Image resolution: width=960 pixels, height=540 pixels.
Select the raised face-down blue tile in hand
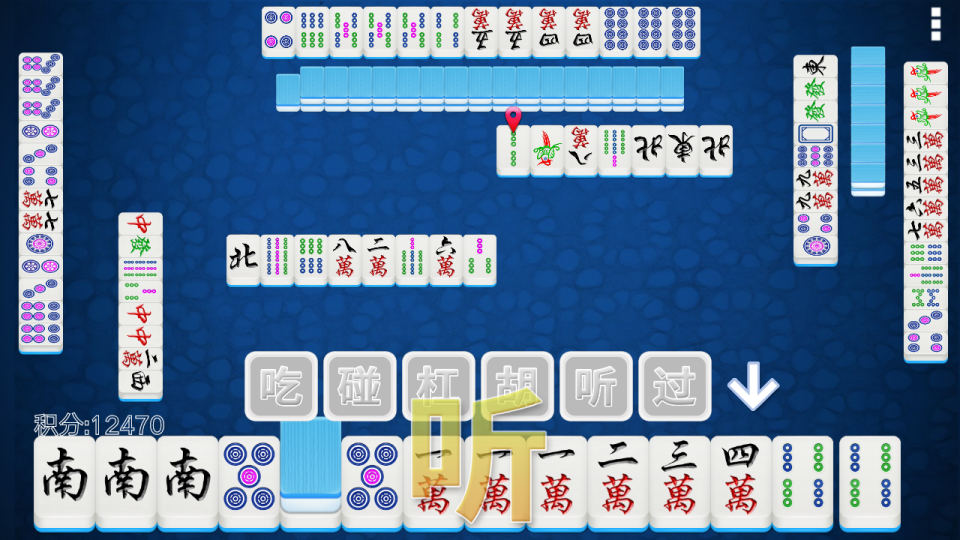tap(310, 458)
